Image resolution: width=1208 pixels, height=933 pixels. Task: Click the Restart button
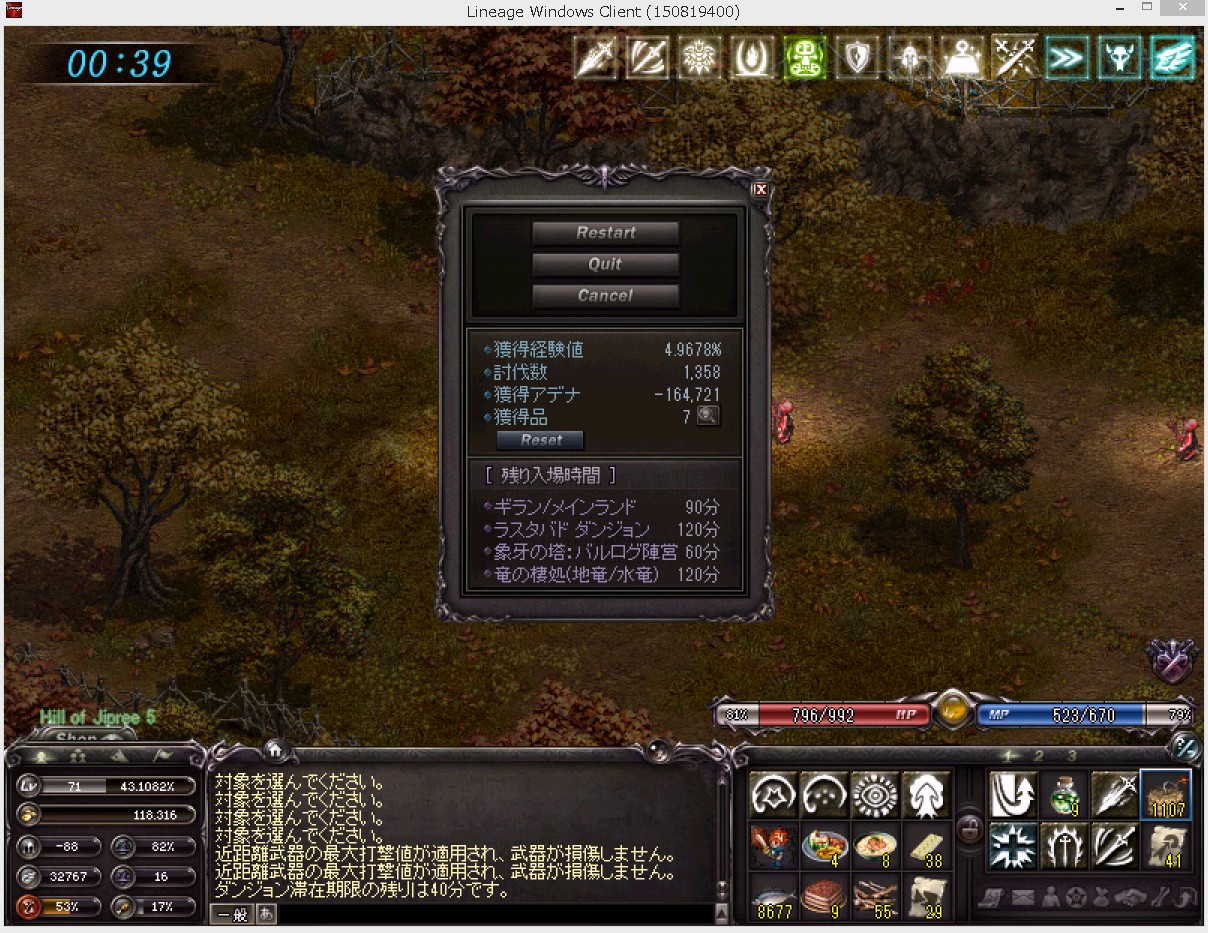click(605, 233)
